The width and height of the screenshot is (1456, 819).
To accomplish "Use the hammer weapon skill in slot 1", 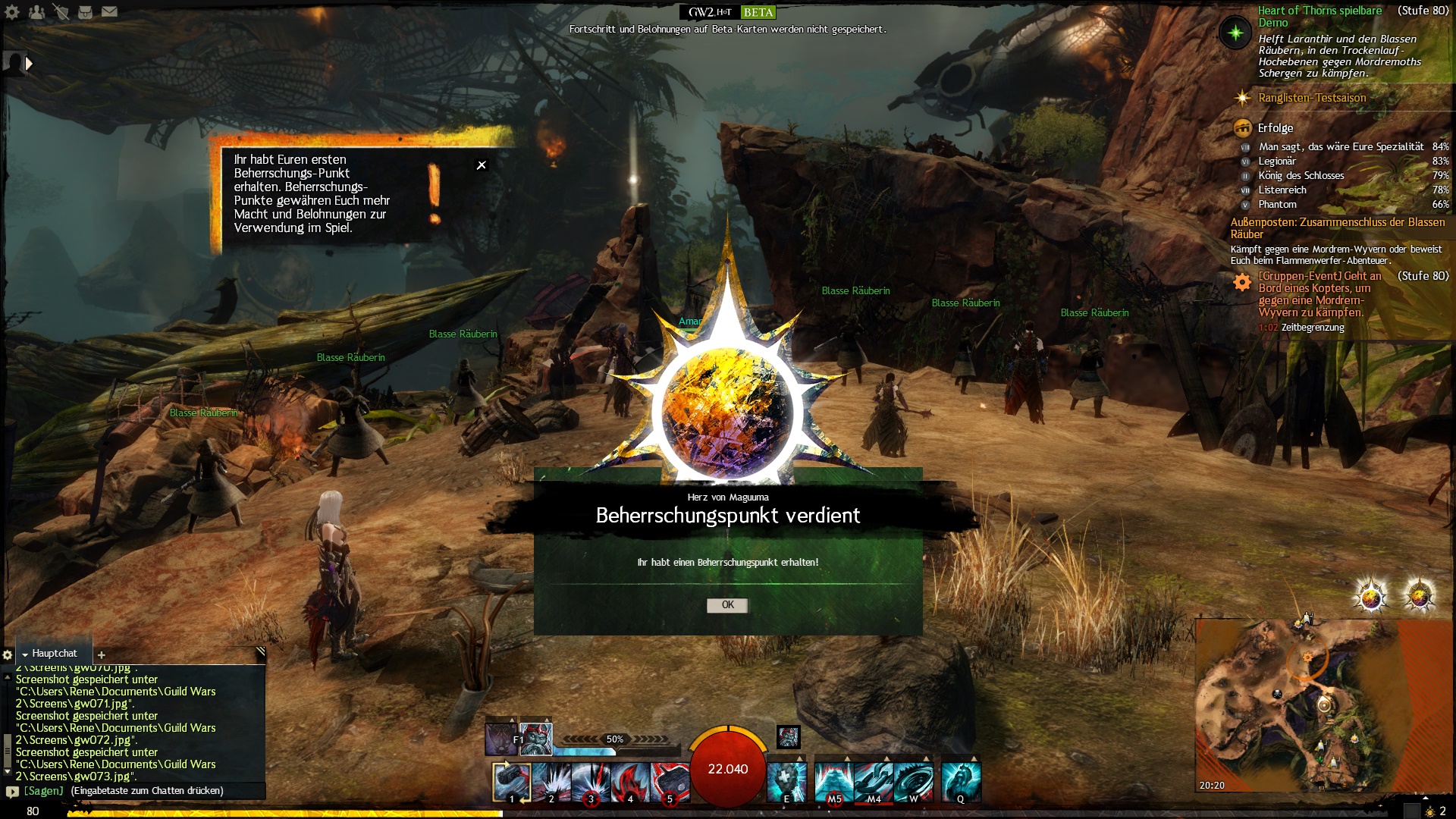I will (511, 782).
